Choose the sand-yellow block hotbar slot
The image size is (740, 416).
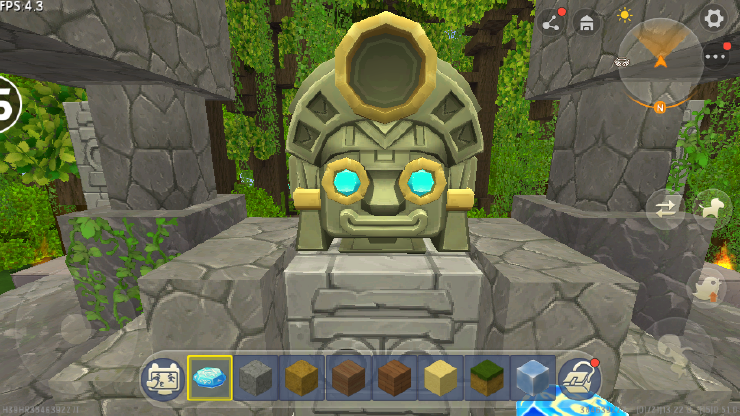click(x=440, y=377)
